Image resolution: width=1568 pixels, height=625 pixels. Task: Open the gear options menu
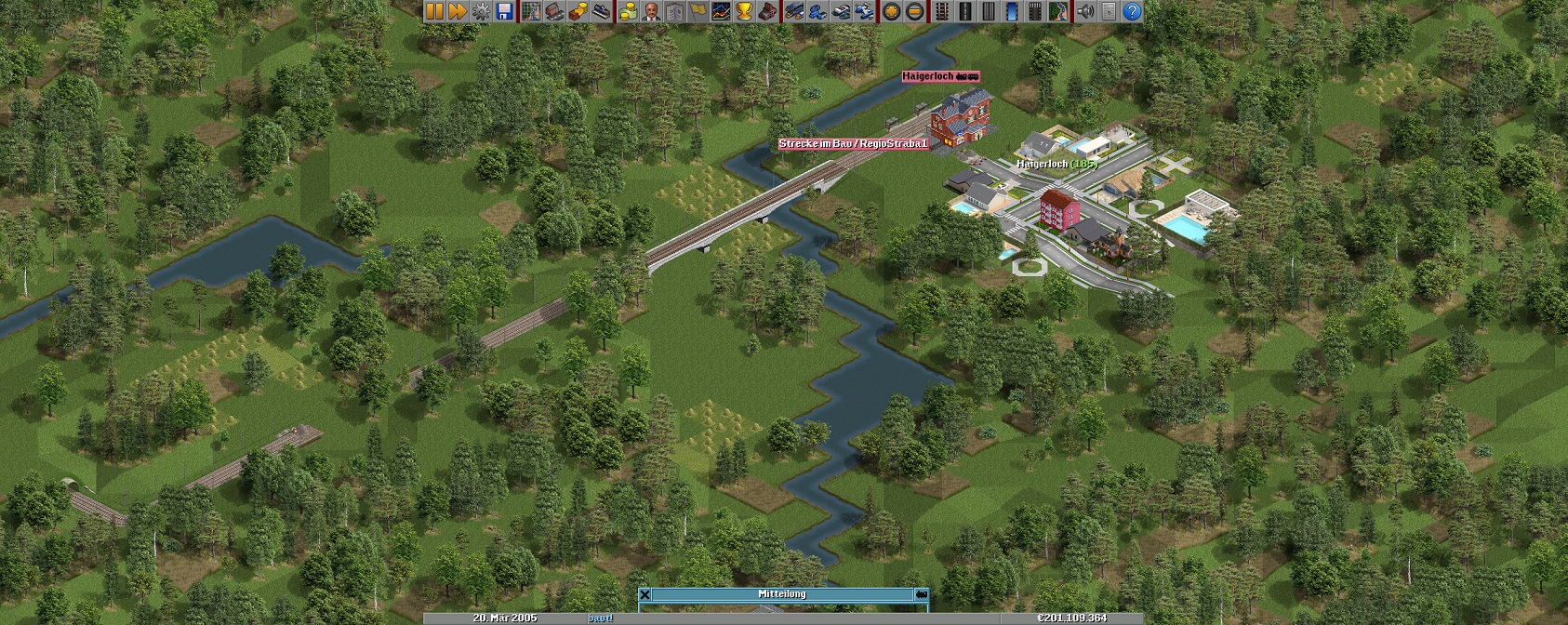pyautogui.click(x=481, y=11)
